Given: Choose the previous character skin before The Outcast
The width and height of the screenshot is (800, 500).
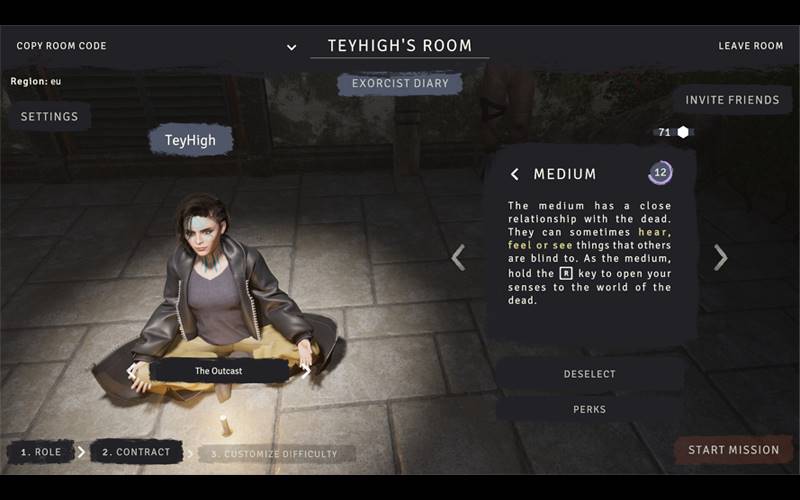Looking at the screenshot, I should (131, 371).
